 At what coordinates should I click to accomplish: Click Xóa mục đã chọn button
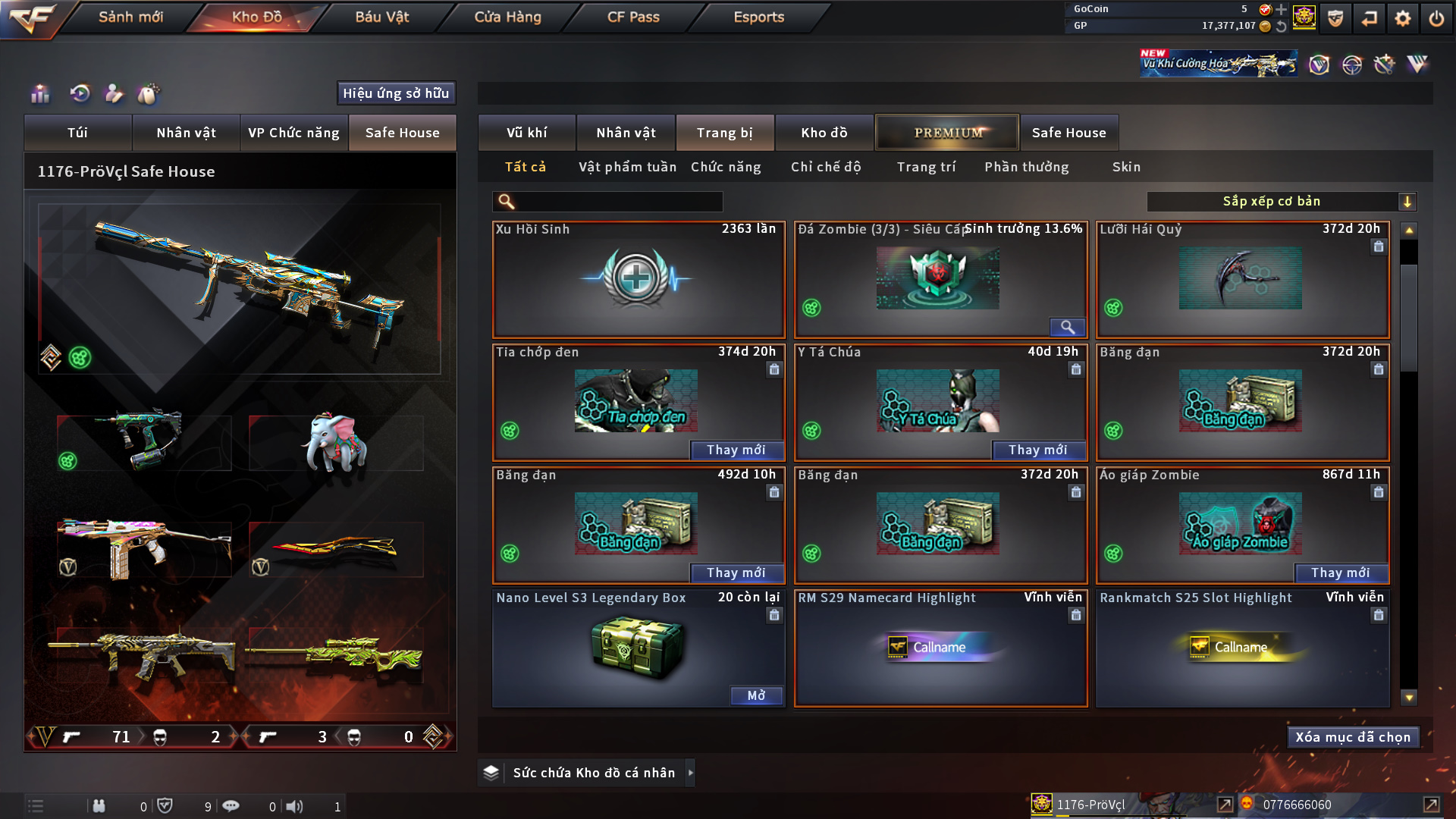tap(1353, 737)
